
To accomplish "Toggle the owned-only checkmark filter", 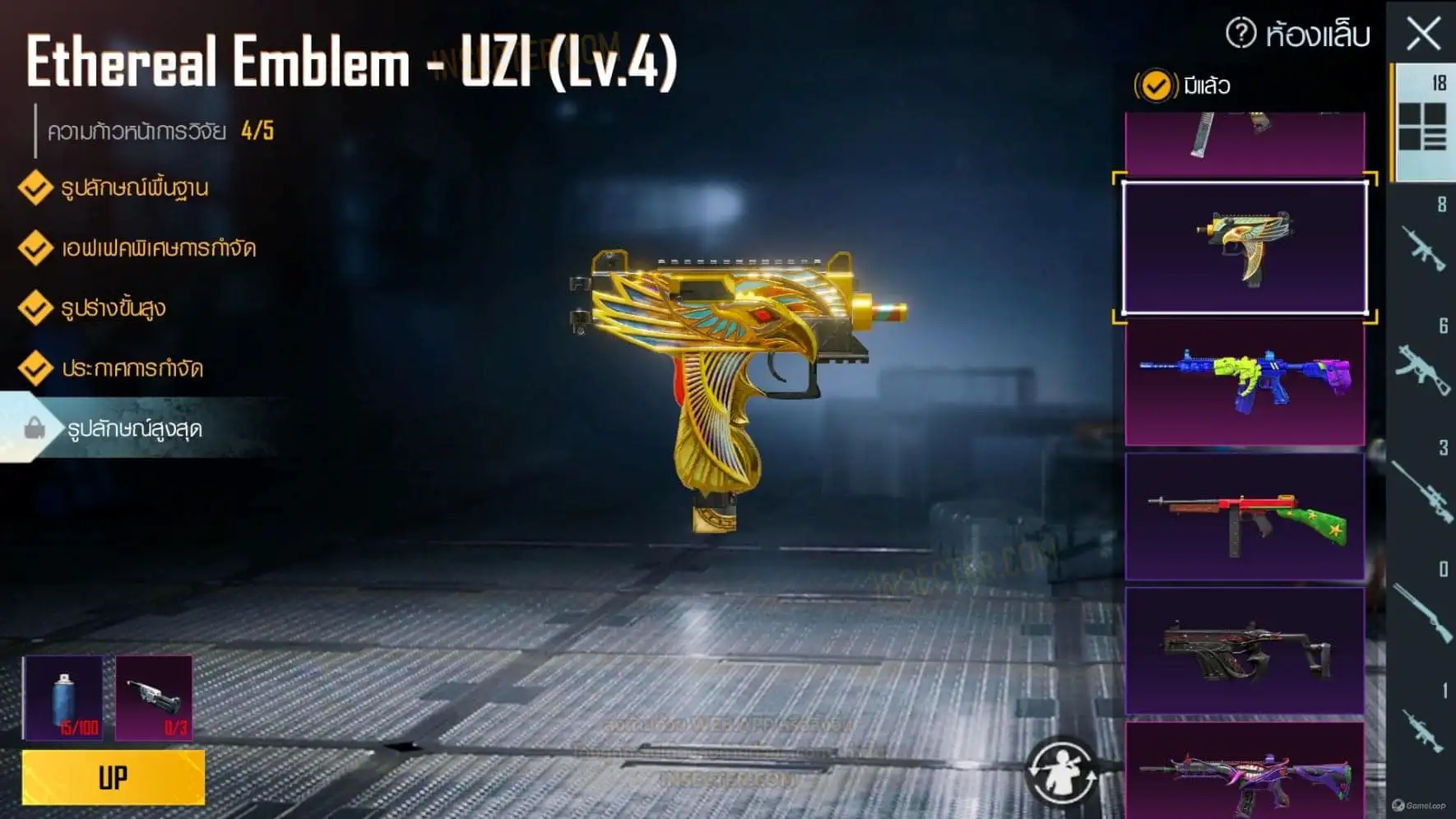I will [1156, 86].
